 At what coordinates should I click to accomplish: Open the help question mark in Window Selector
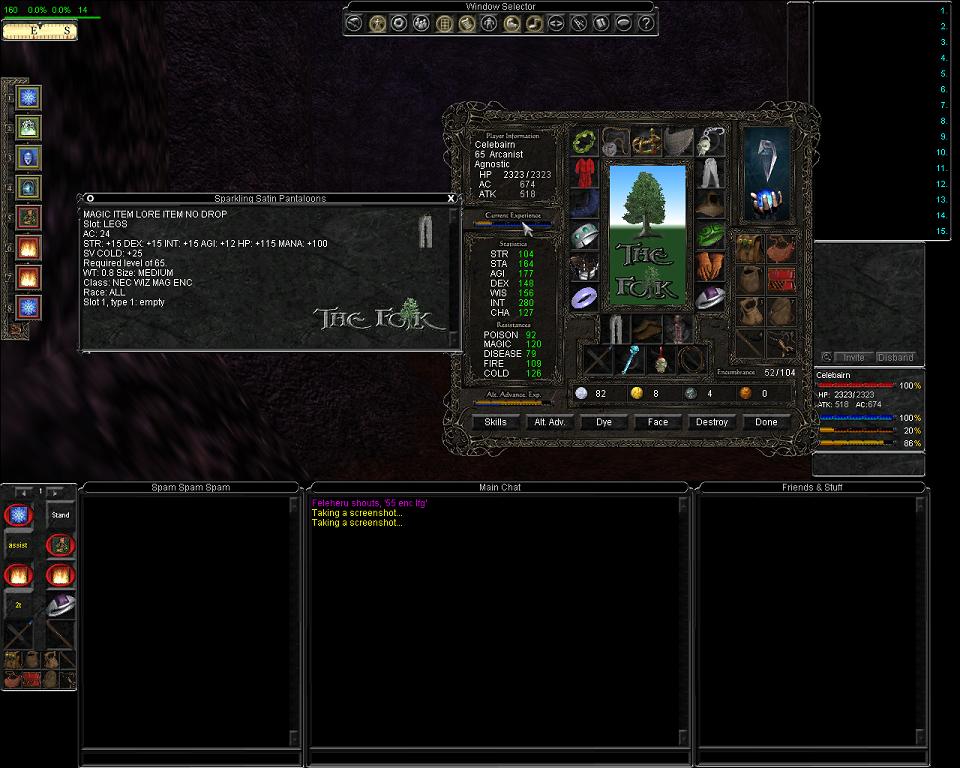click(x=646, y=23)
